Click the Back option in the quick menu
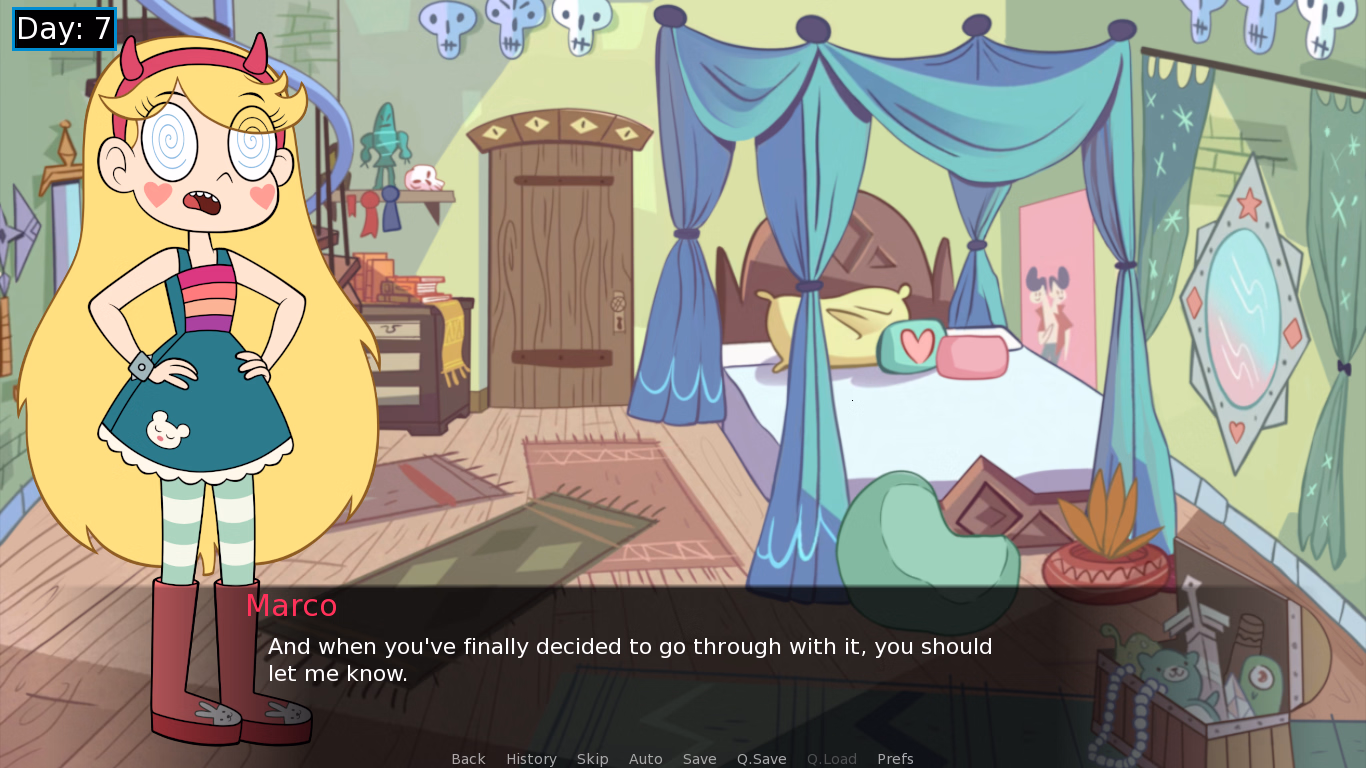 pos(468,758)
